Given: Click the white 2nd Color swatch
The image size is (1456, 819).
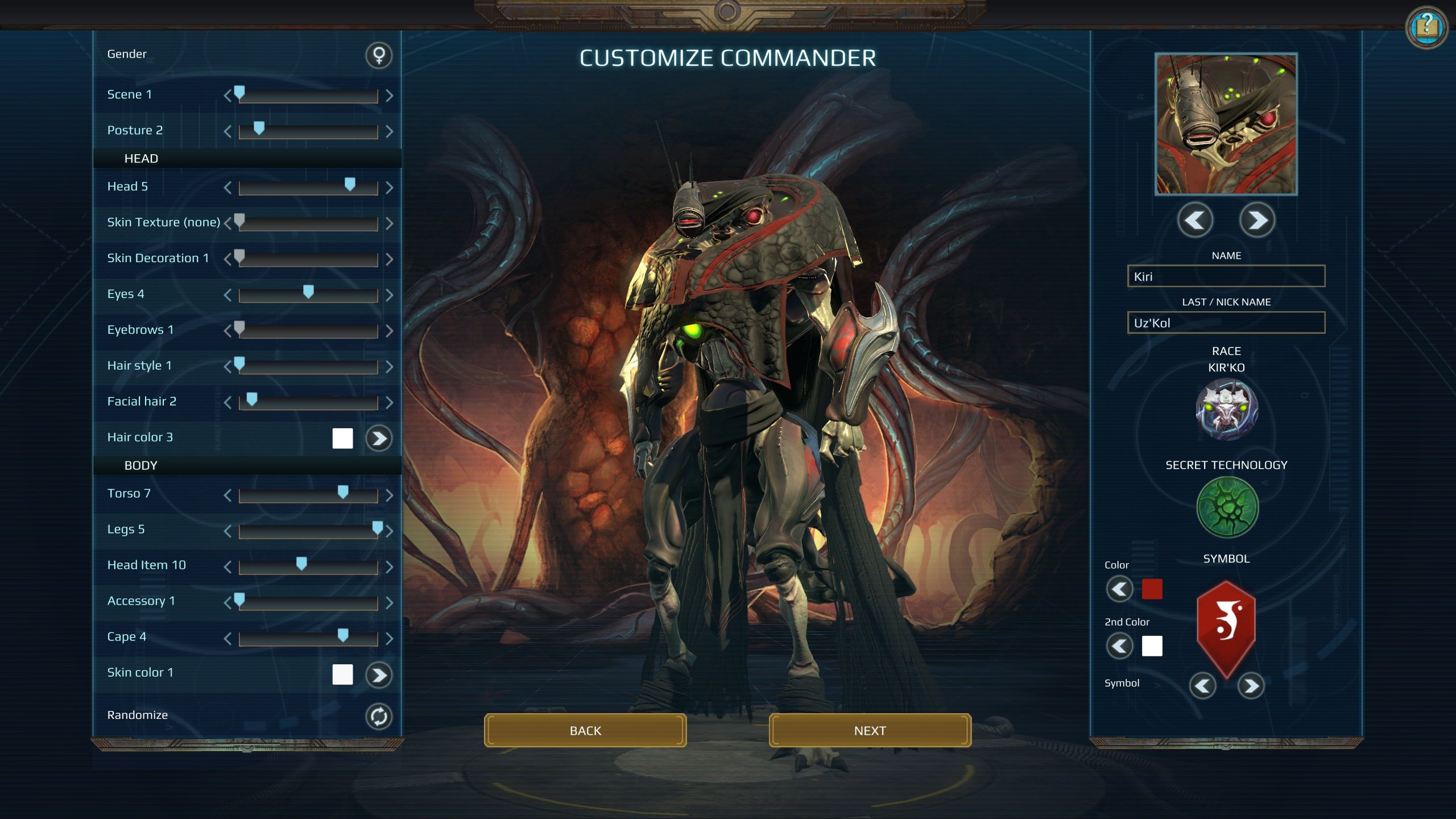Looking at the screenshot, I should (x=1152, y=647).
